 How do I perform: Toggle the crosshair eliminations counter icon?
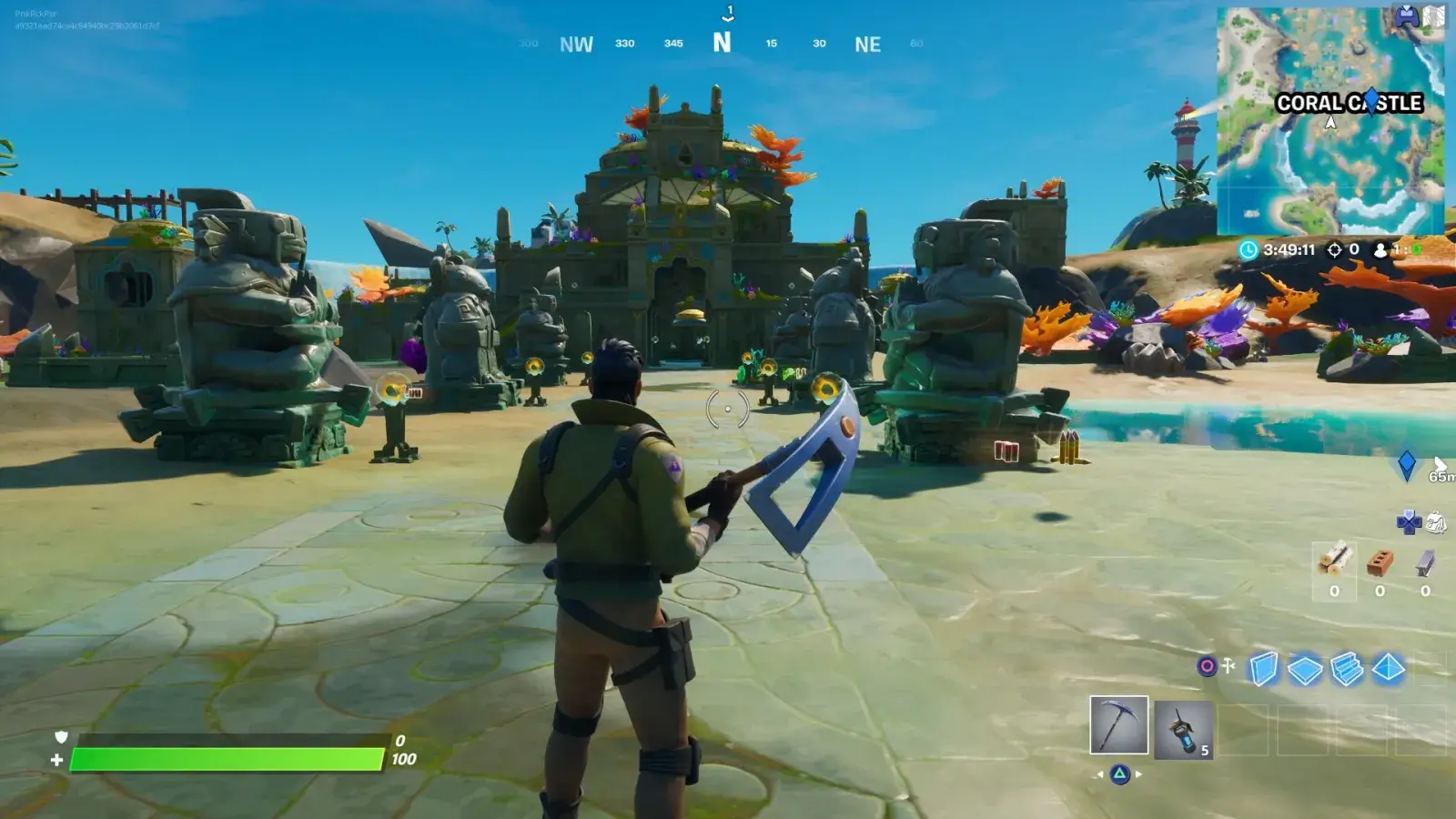coord(1336,249)
